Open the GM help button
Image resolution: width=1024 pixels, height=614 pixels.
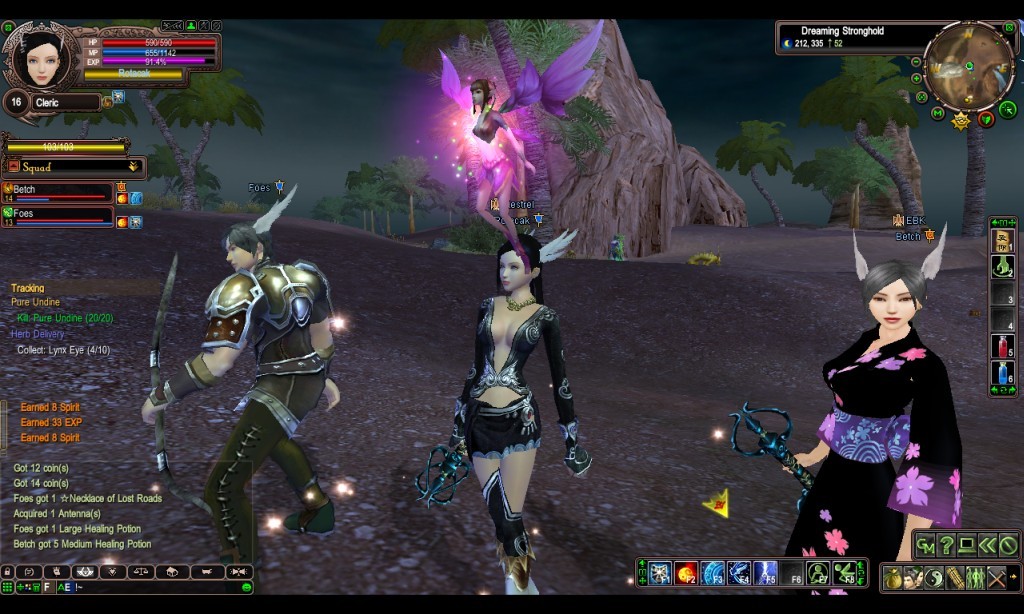(x=926, y=545)
